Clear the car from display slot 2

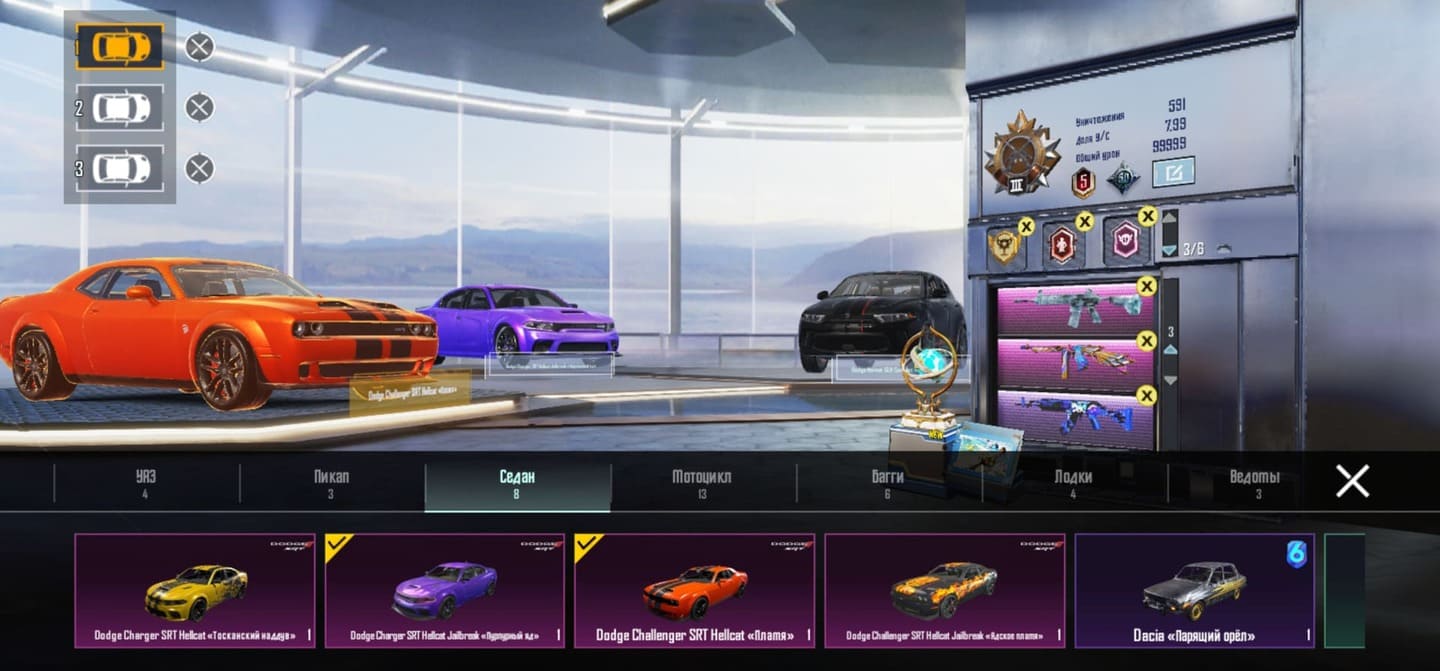(x=200, y=108)
